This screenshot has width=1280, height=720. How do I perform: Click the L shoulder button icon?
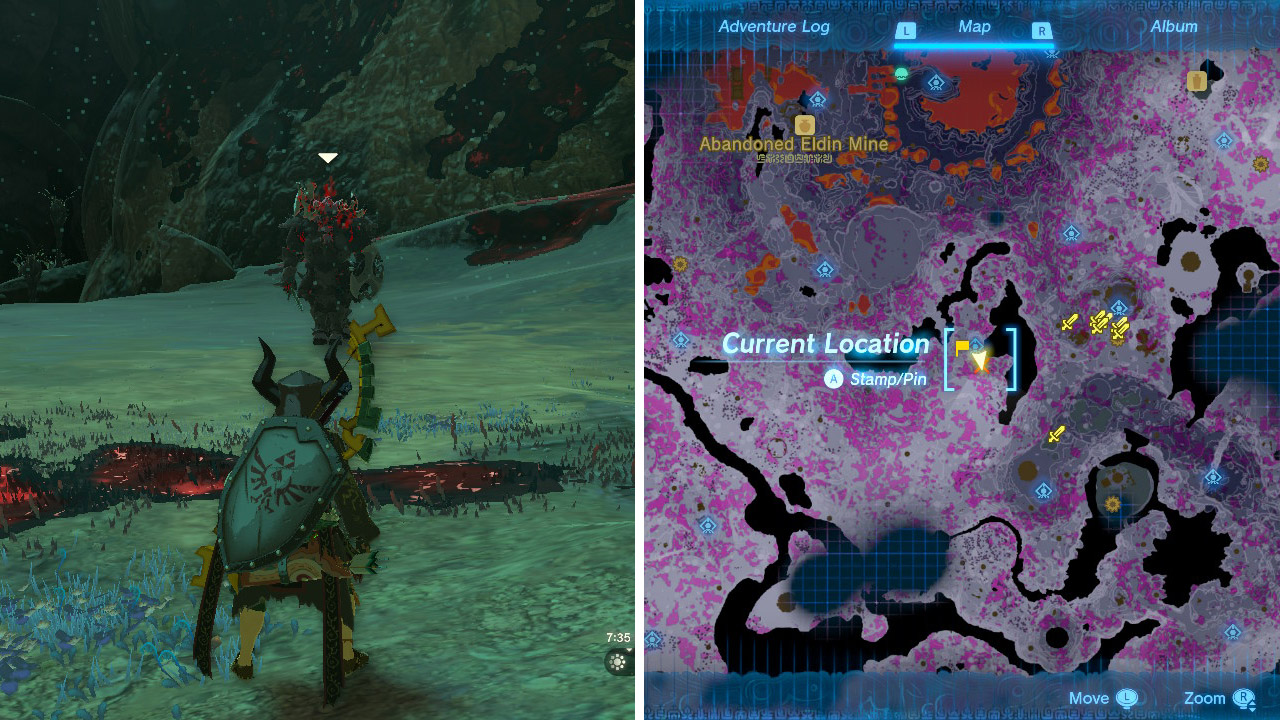pos(905,31)
